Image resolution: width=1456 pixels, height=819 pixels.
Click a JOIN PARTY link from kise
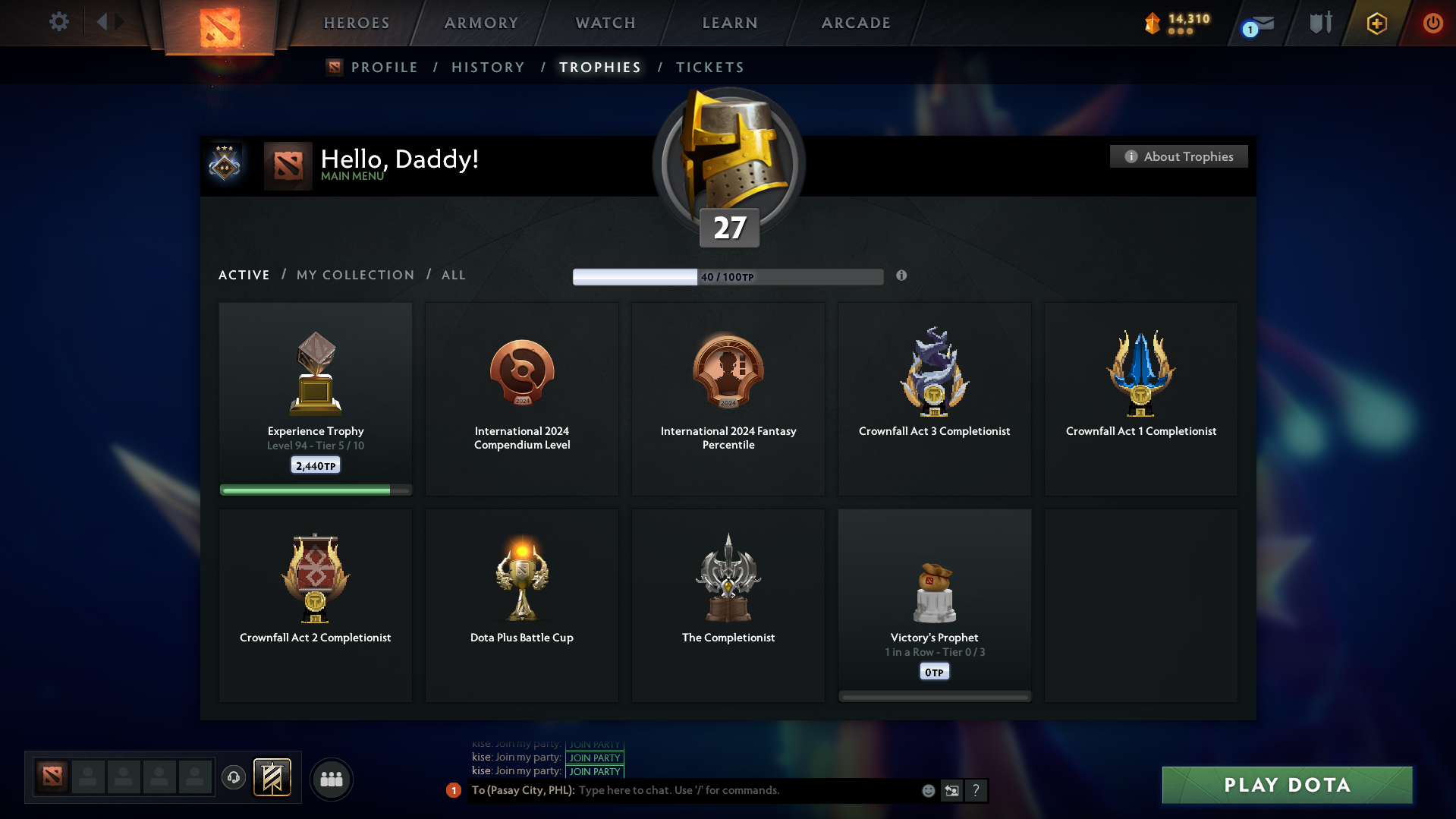coord(595,758)
